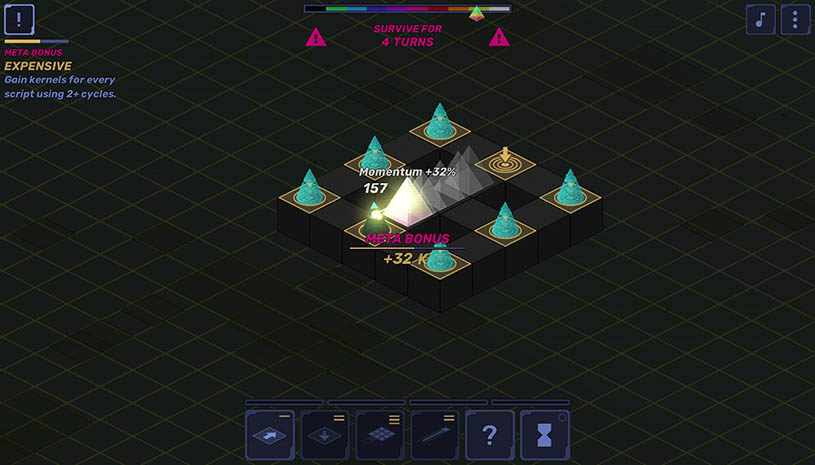Open the three-dot options menu
Image resolution: width=815 pixels, height=465 pixels.
click(x=795, y=19)
